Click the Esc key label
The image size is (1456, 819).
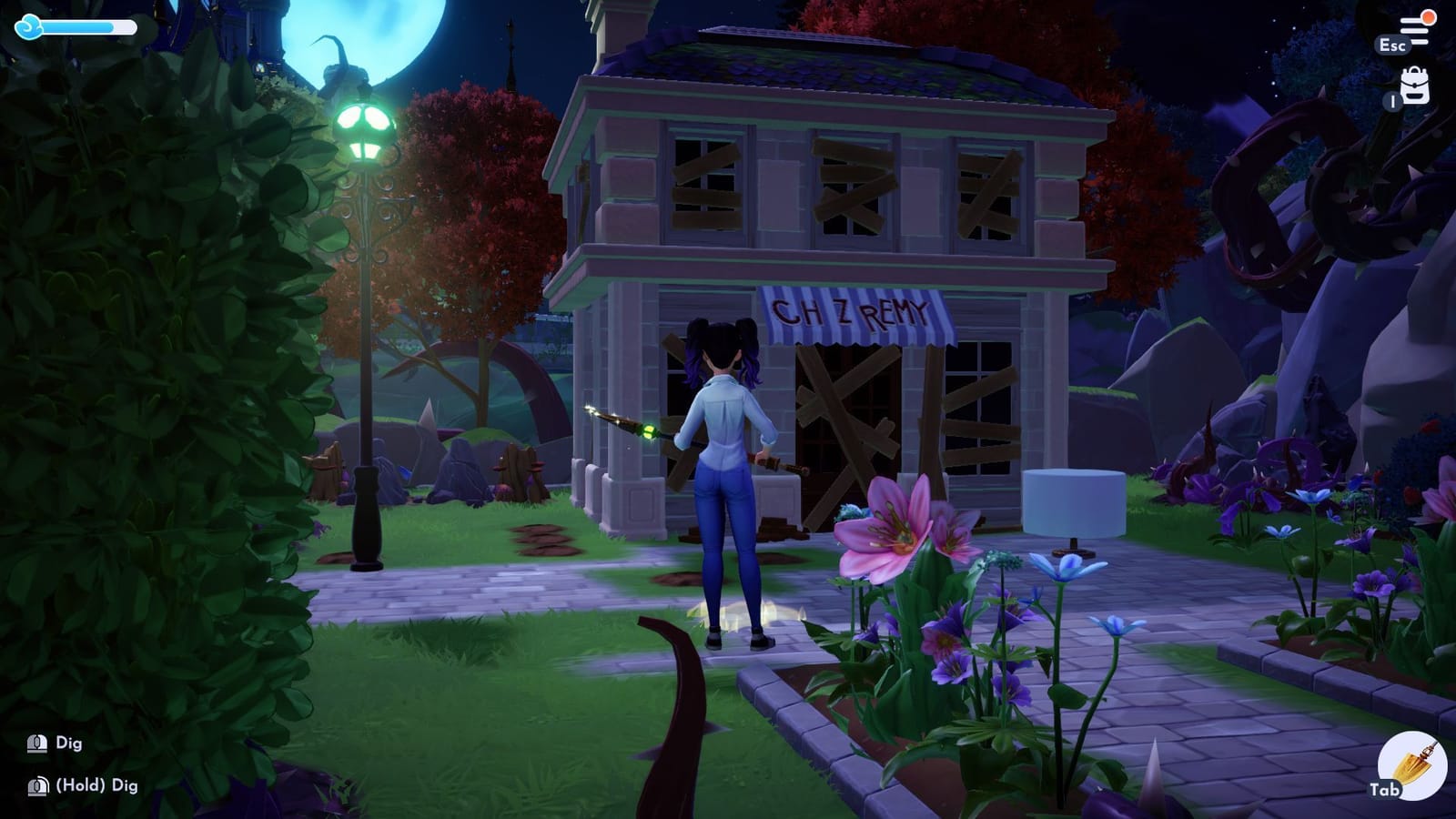tap(1393, 45)
